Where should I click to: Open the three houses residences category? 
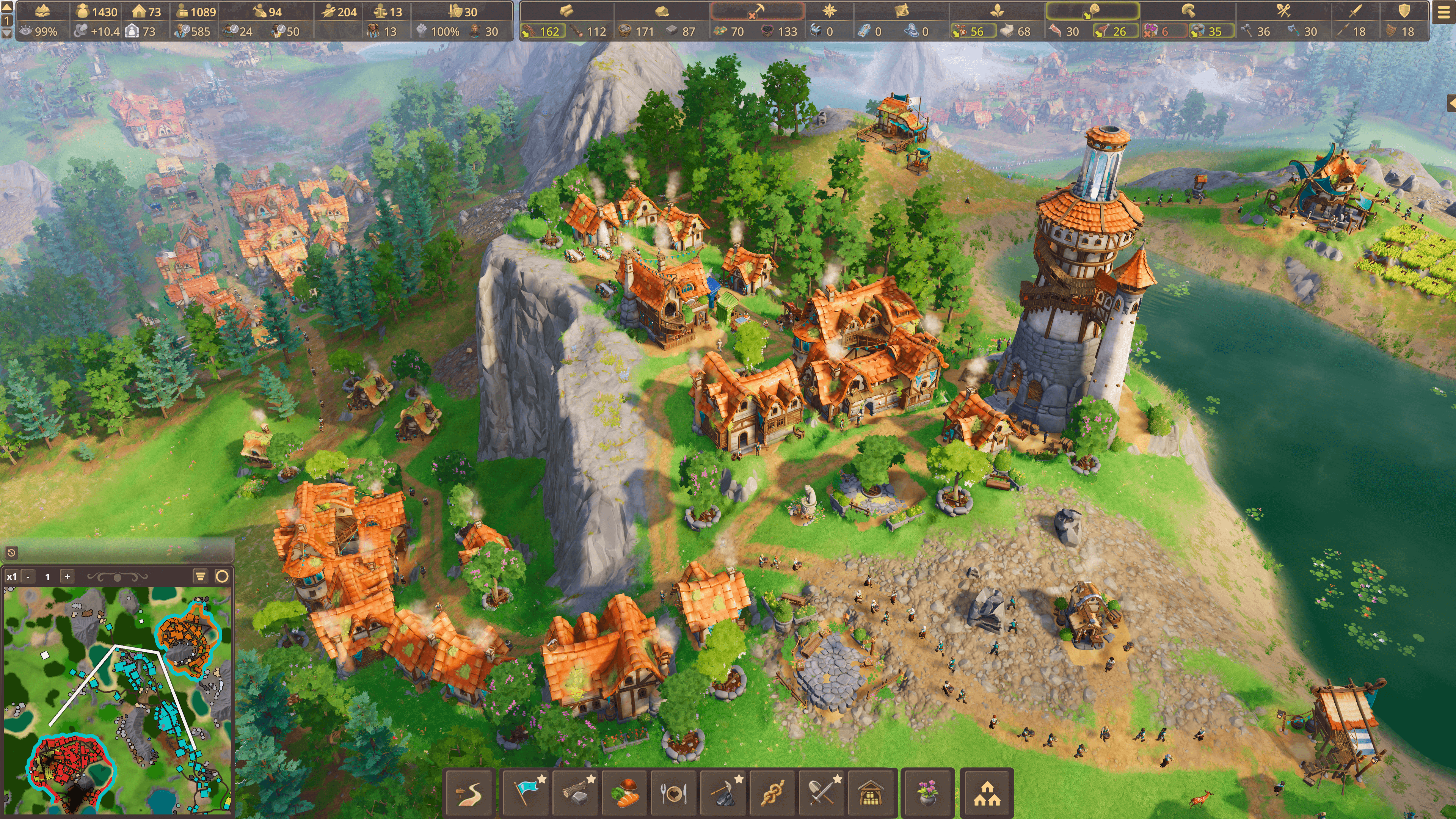click(x=987, y=792)
